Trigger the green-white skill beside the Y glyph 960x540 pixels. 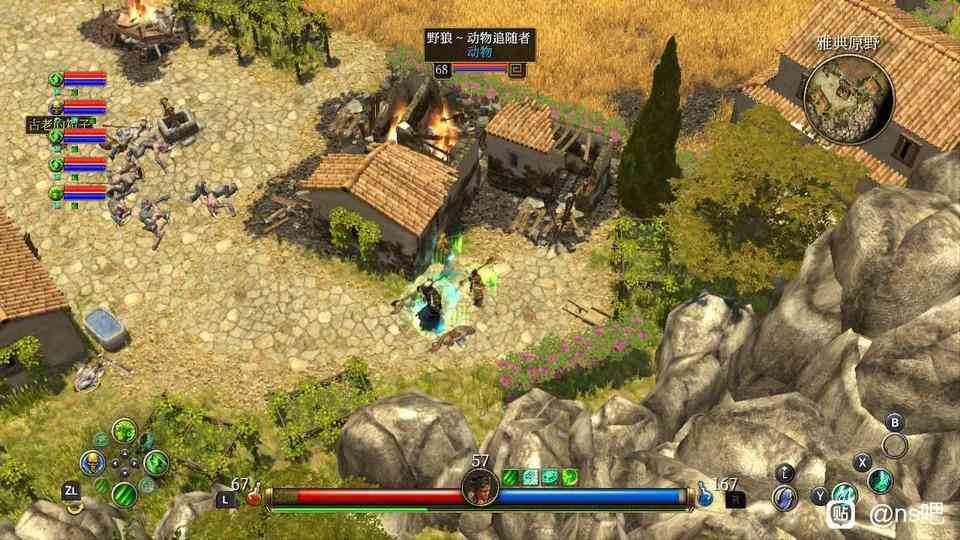click(845, 494)
